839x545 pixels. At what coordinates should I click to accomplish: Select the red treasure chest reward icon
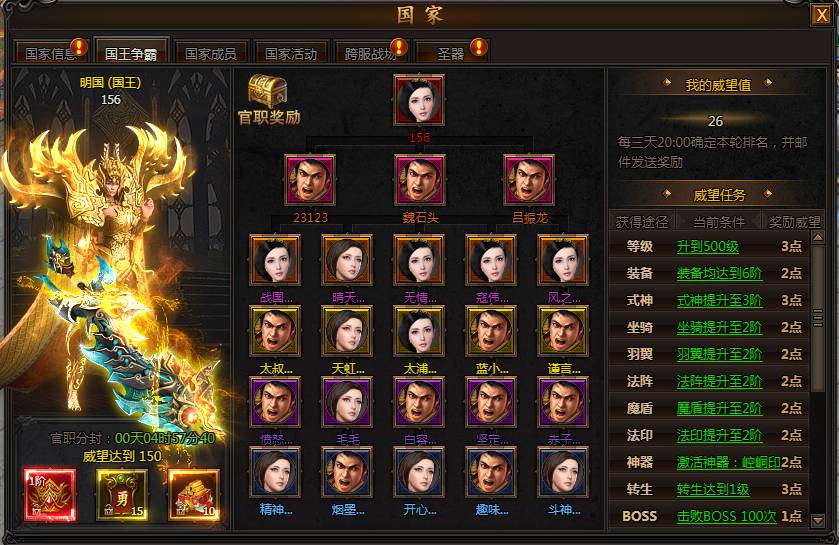pos(192,494)
